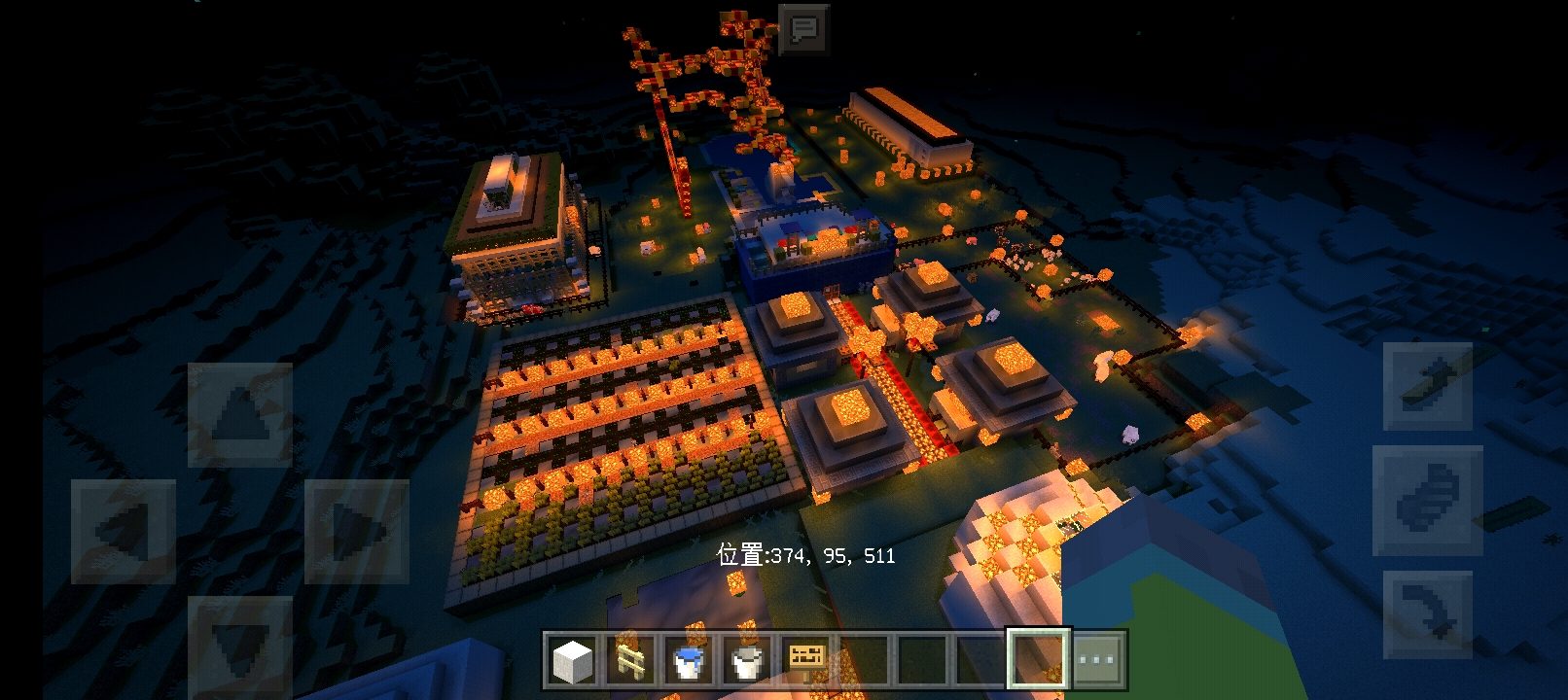
Task: Open the chat speech-bubble button
Action: [803, 29]
